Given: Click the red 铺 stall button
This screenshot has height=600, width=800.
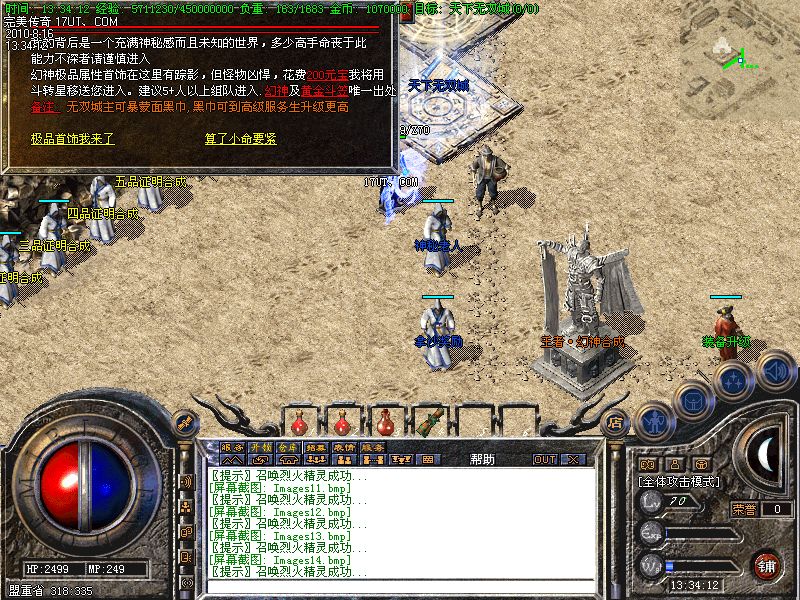Looking at the screenshot, I should tap(767, 564).
